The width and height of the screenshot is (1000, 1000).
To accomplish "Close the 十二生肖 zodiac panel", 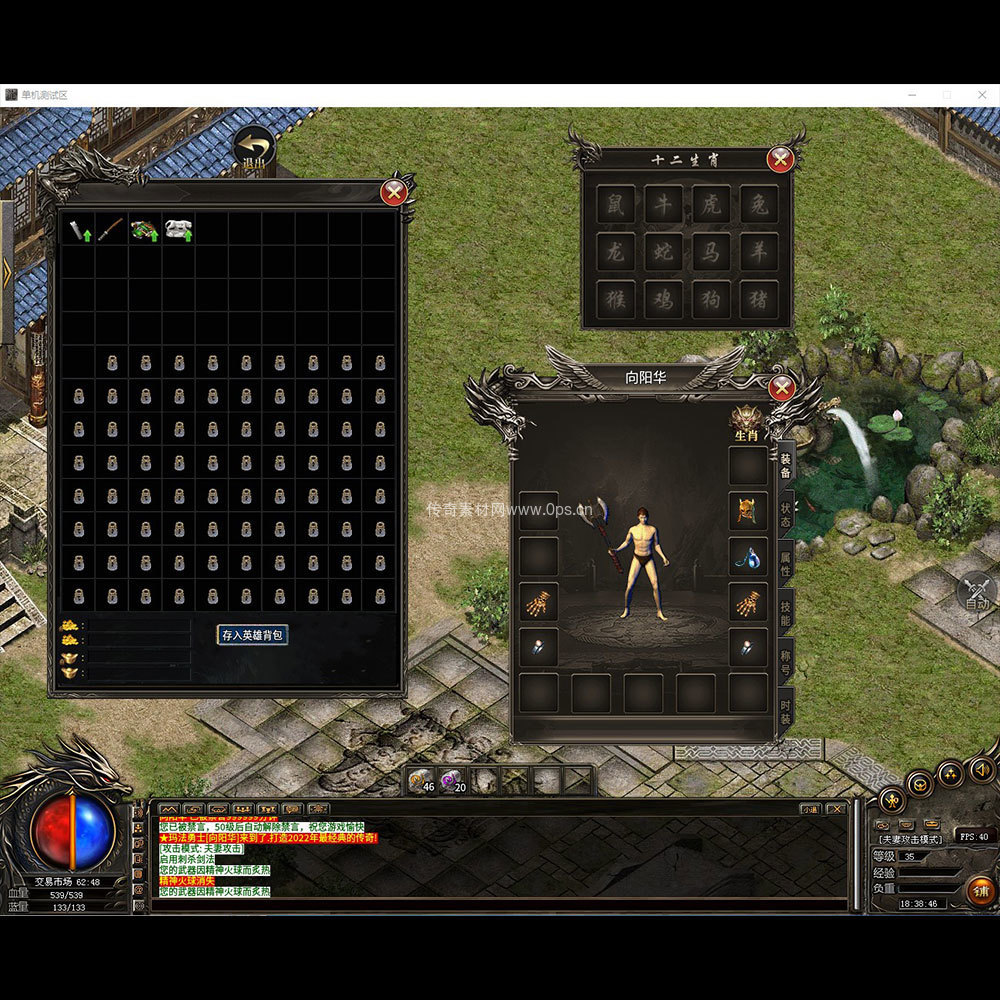I will click(x=780, y=159).
